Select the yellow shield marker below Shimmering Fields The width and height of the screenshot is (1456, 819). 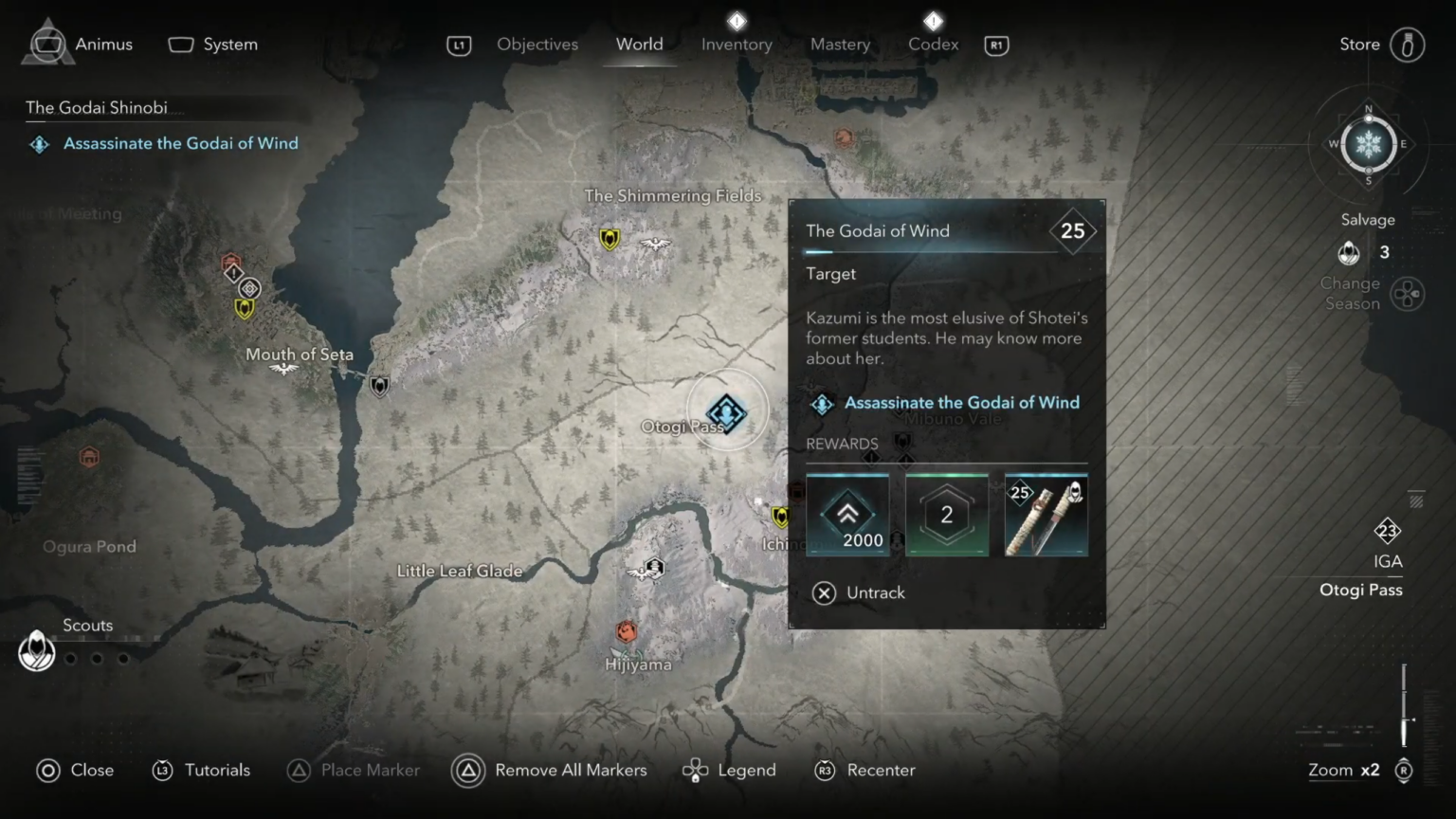pyautogui.click(x=608, y=240)
